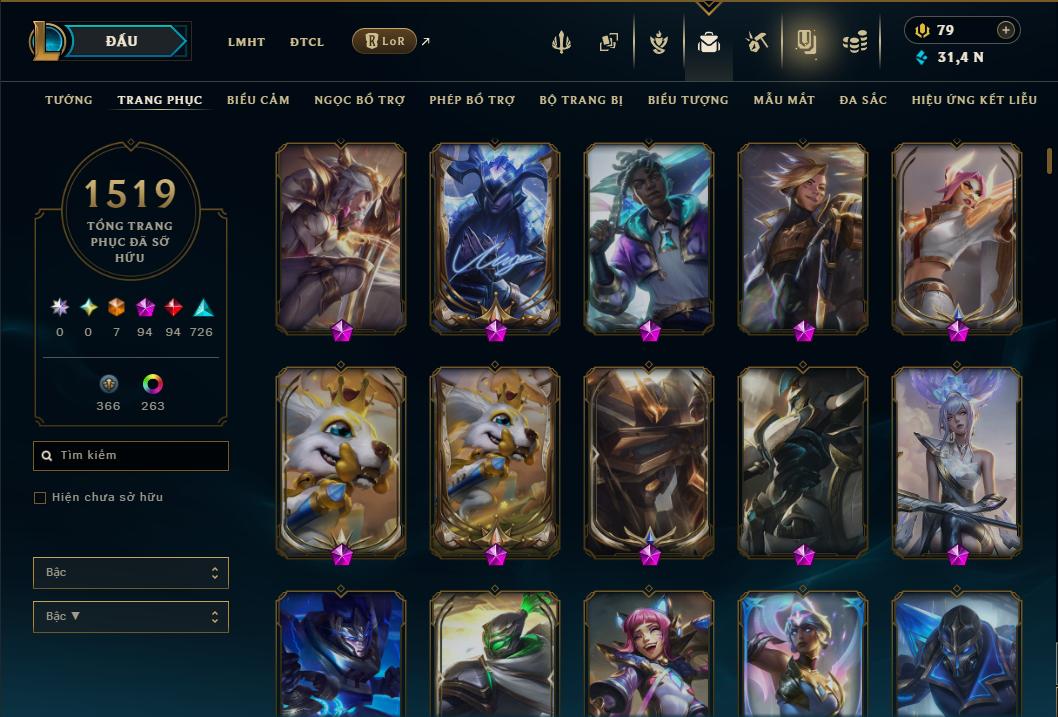Open the trident Clash icon
This screenshot has width=1058, height=717.
561,42
